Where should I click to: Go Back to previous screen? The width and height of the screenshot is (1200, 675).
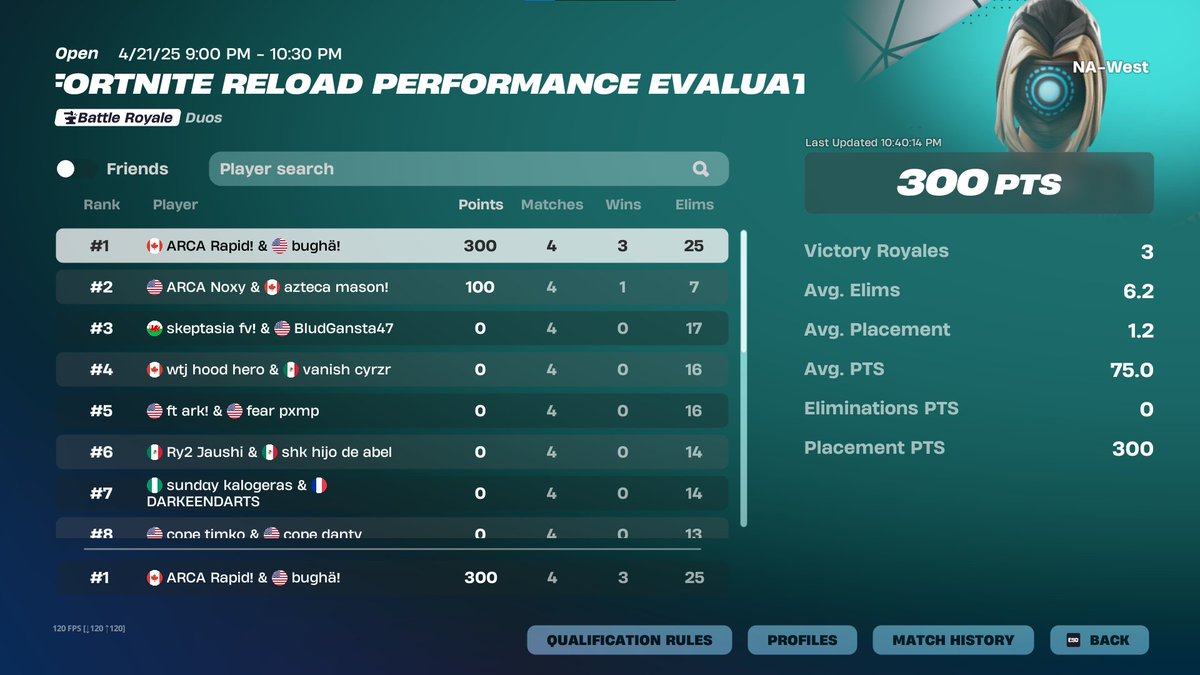pos(1099,640)
